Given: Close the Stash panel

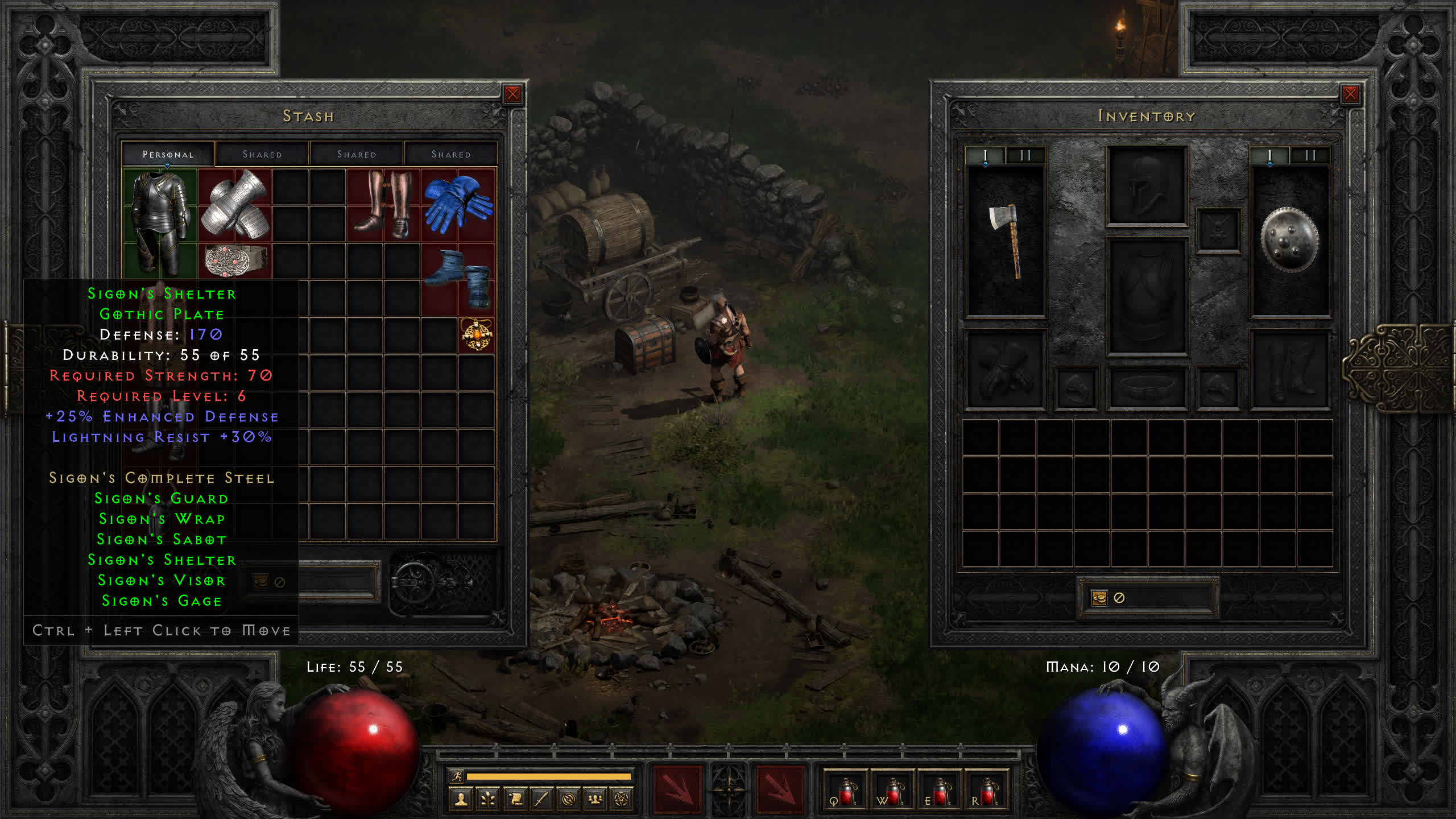Looking at the screenshot, I should click(x=512, y=94).
